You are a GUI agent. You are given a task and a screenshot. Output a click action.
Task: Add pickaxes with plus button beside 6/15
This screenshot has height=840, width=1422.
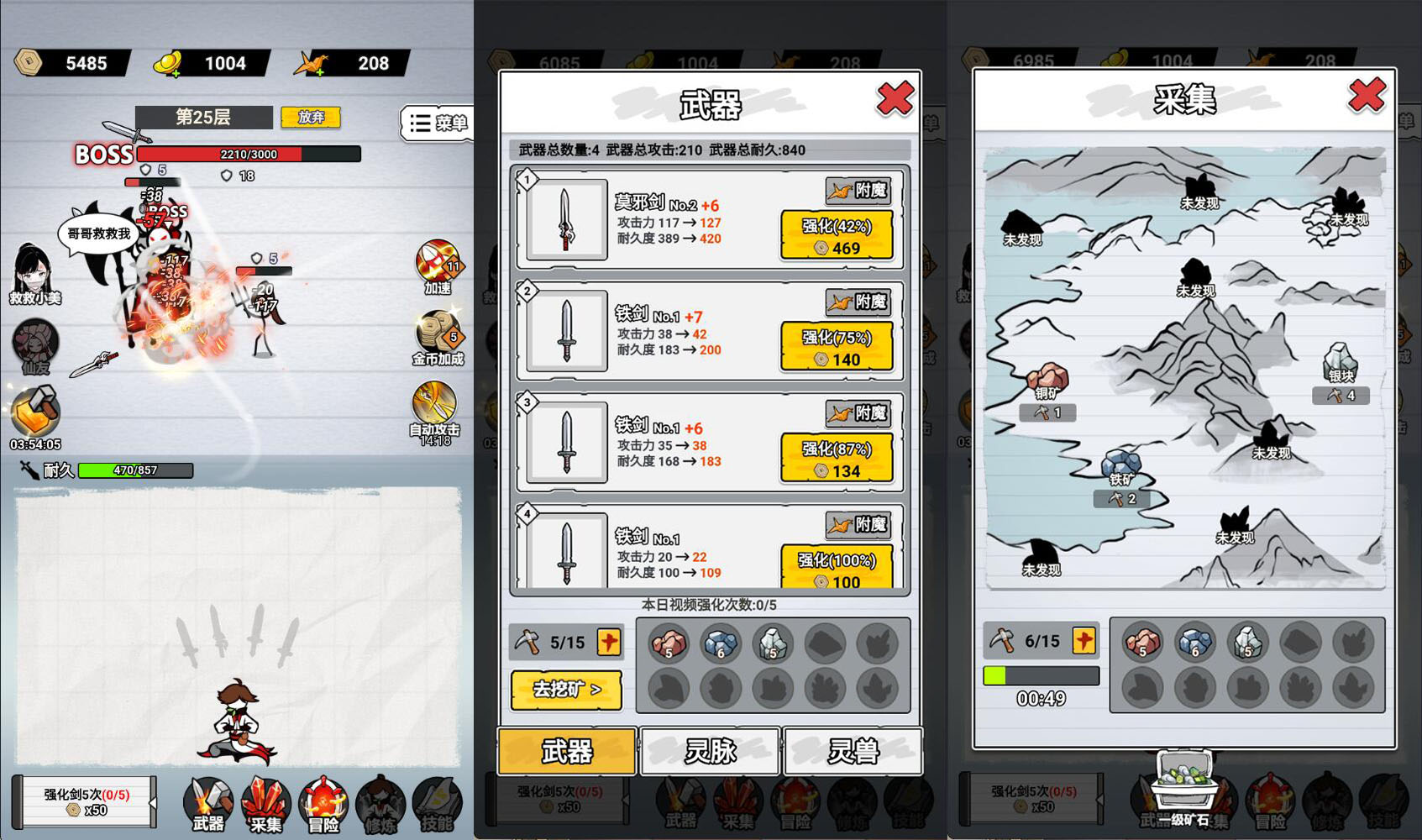(x=1084, y=641)
